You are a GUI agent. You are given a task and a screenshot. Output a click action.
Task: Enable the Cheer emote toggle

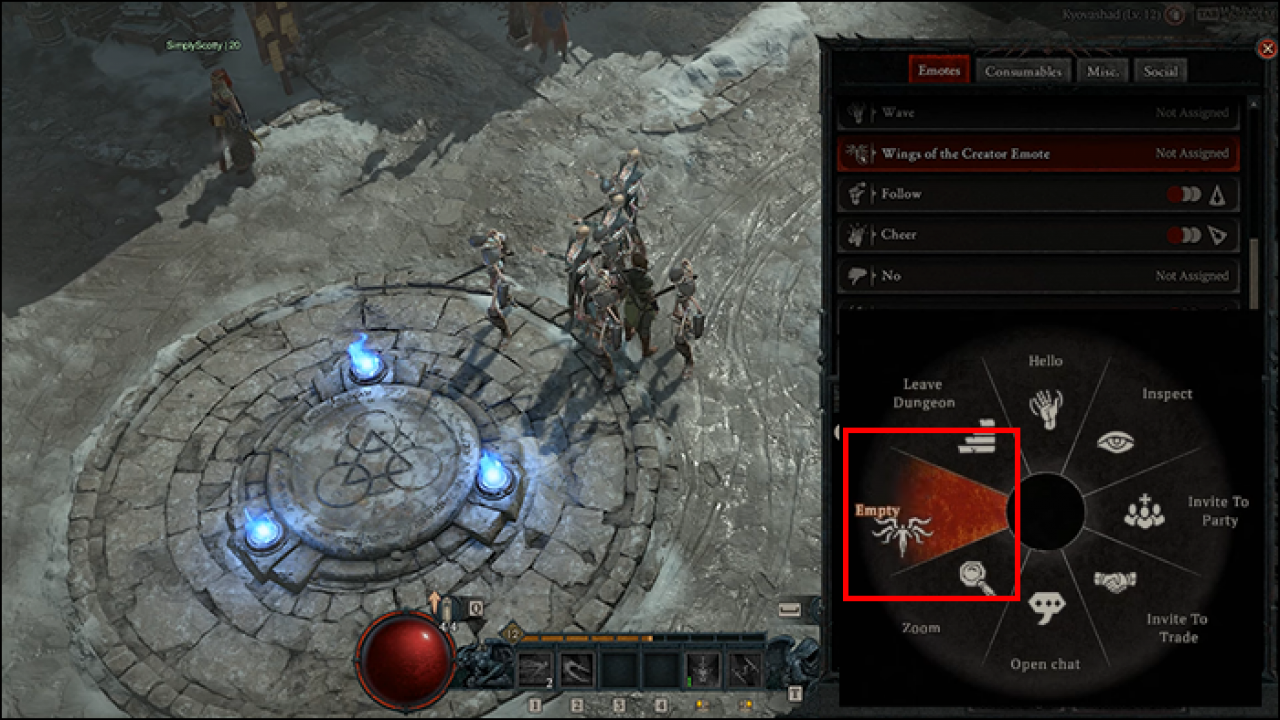(1186, 235)
